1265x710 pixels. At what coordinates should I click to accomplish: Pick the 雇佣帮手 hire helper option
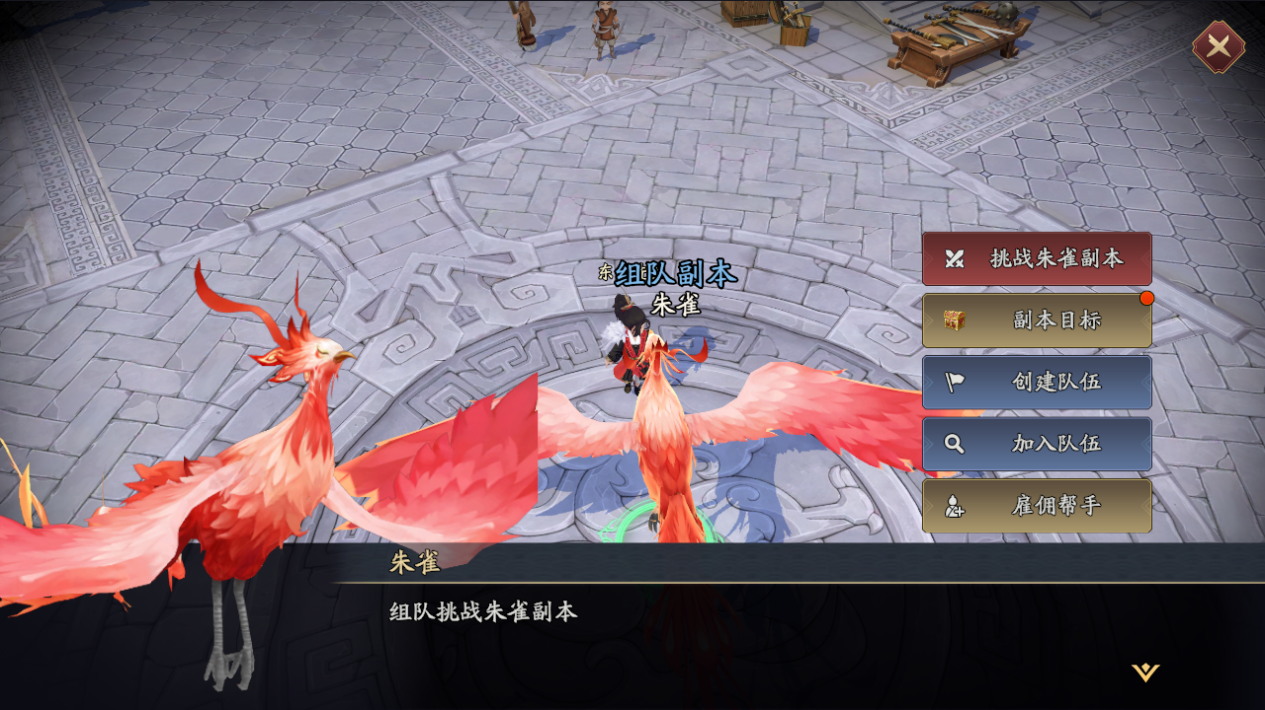(x=1036, y=506)
